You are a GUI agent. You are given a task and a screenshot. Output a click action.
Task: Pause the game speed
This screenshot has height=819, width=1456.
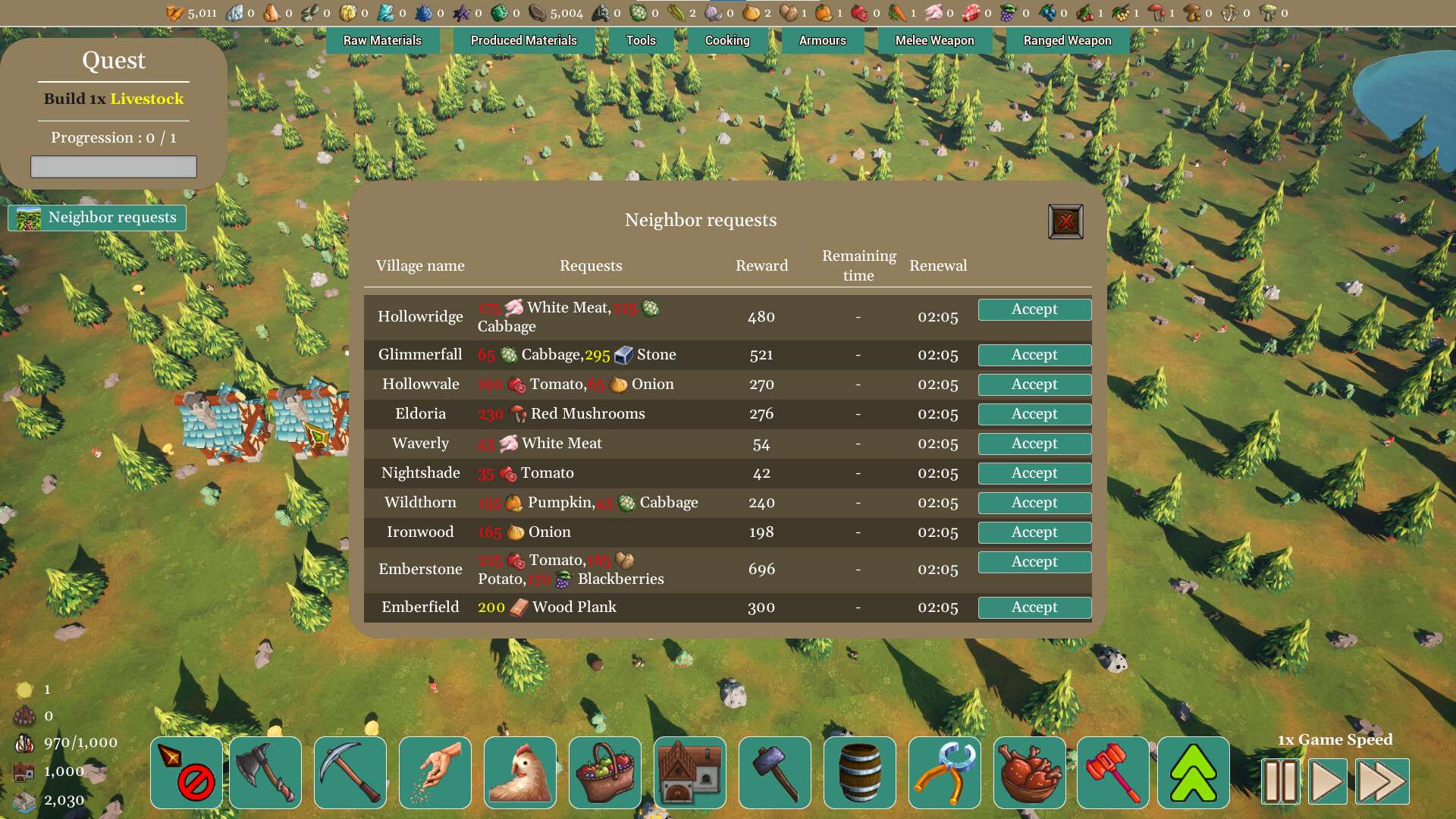pos(1281,781)
